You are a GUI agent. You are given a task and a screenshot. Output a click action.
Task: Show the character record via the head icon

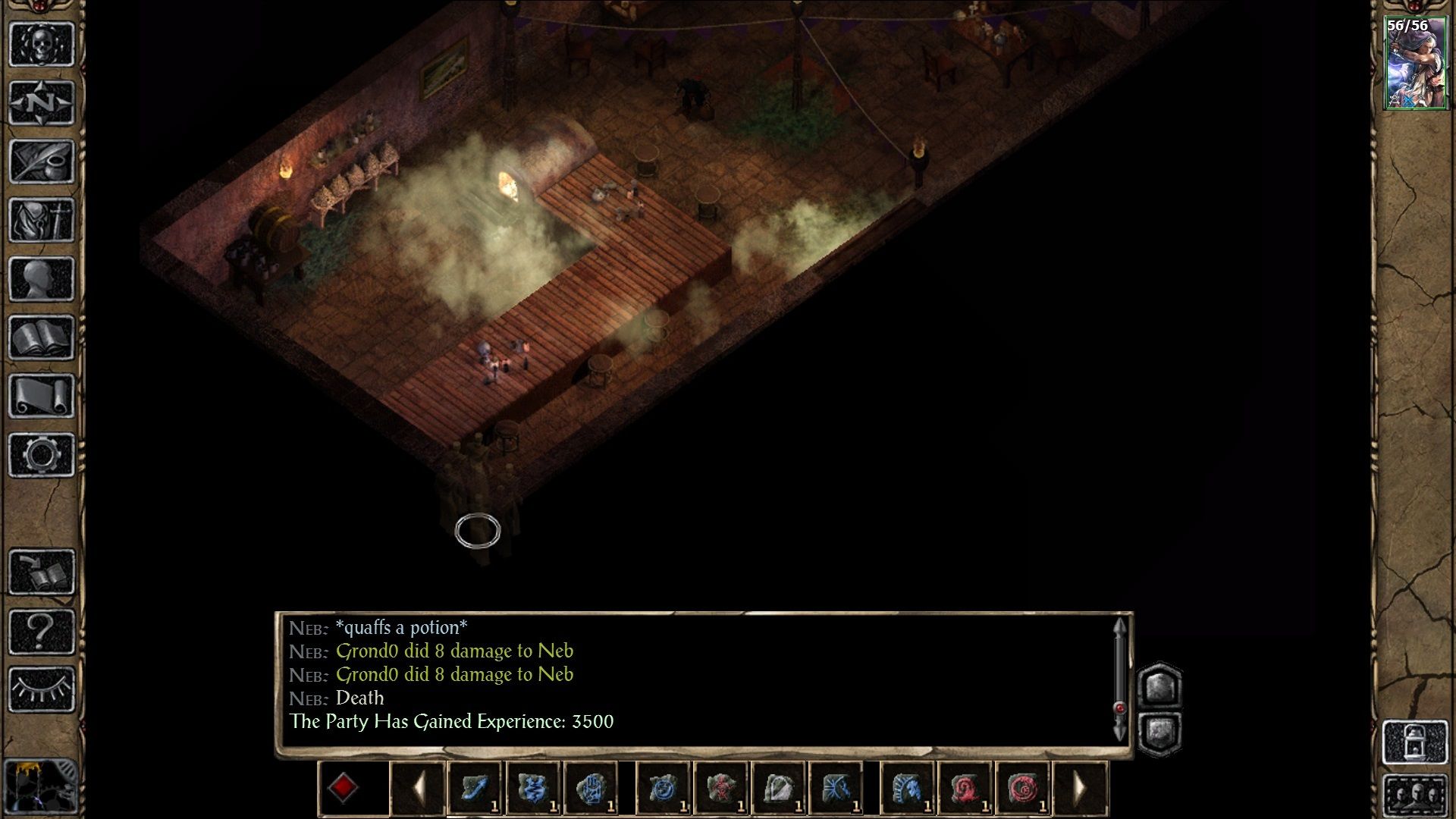point(42,278)
